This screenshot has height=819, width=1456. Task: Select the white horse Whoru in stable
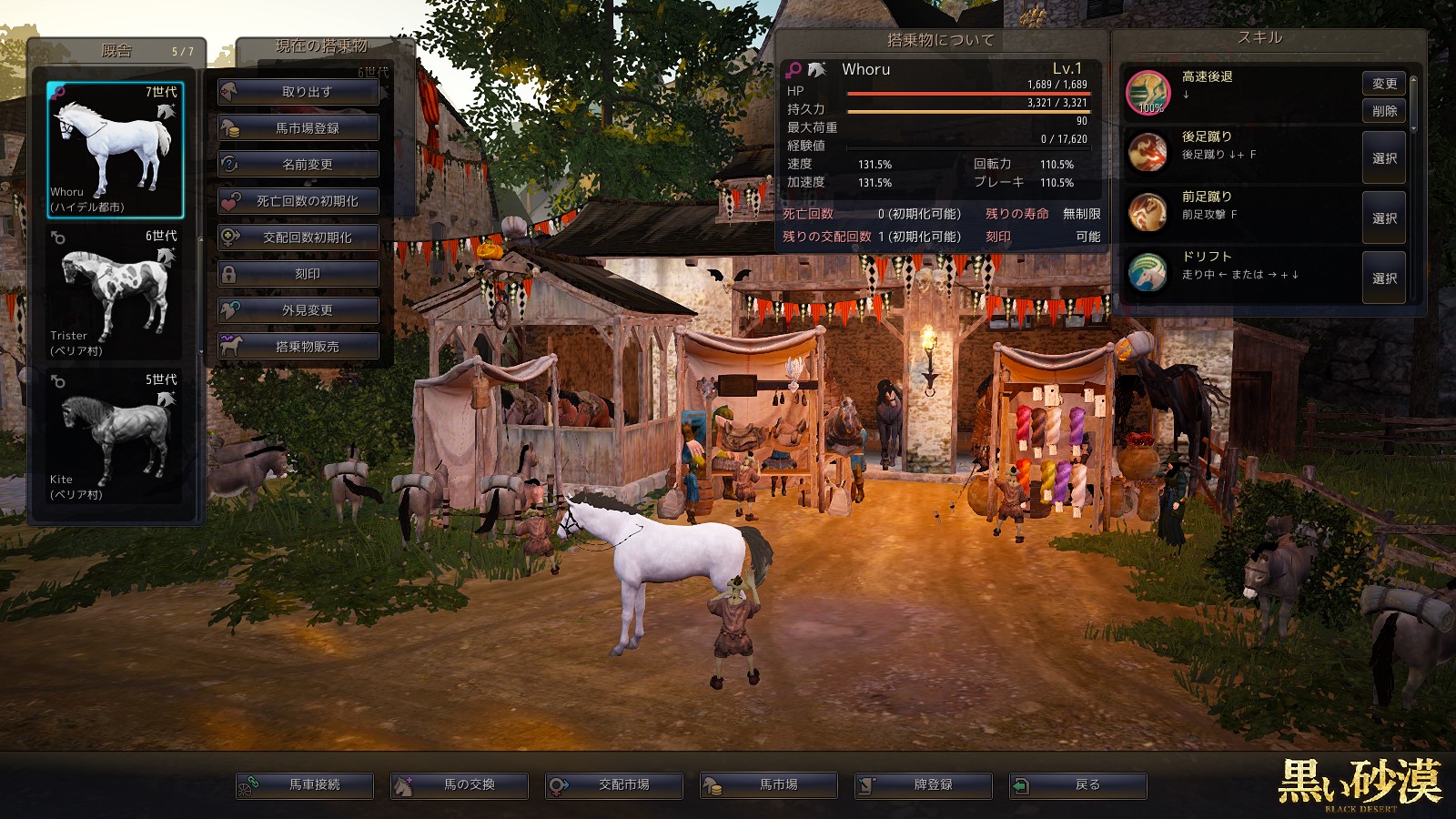115,149
